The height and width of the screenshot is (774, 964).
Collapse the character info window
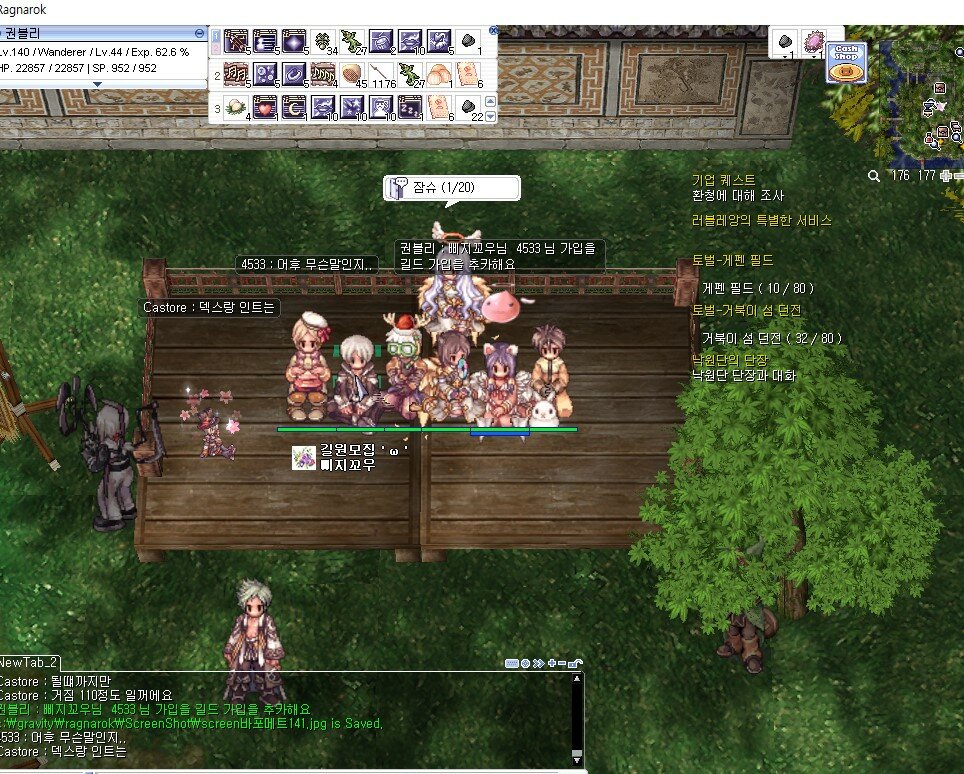click(199, 33)
